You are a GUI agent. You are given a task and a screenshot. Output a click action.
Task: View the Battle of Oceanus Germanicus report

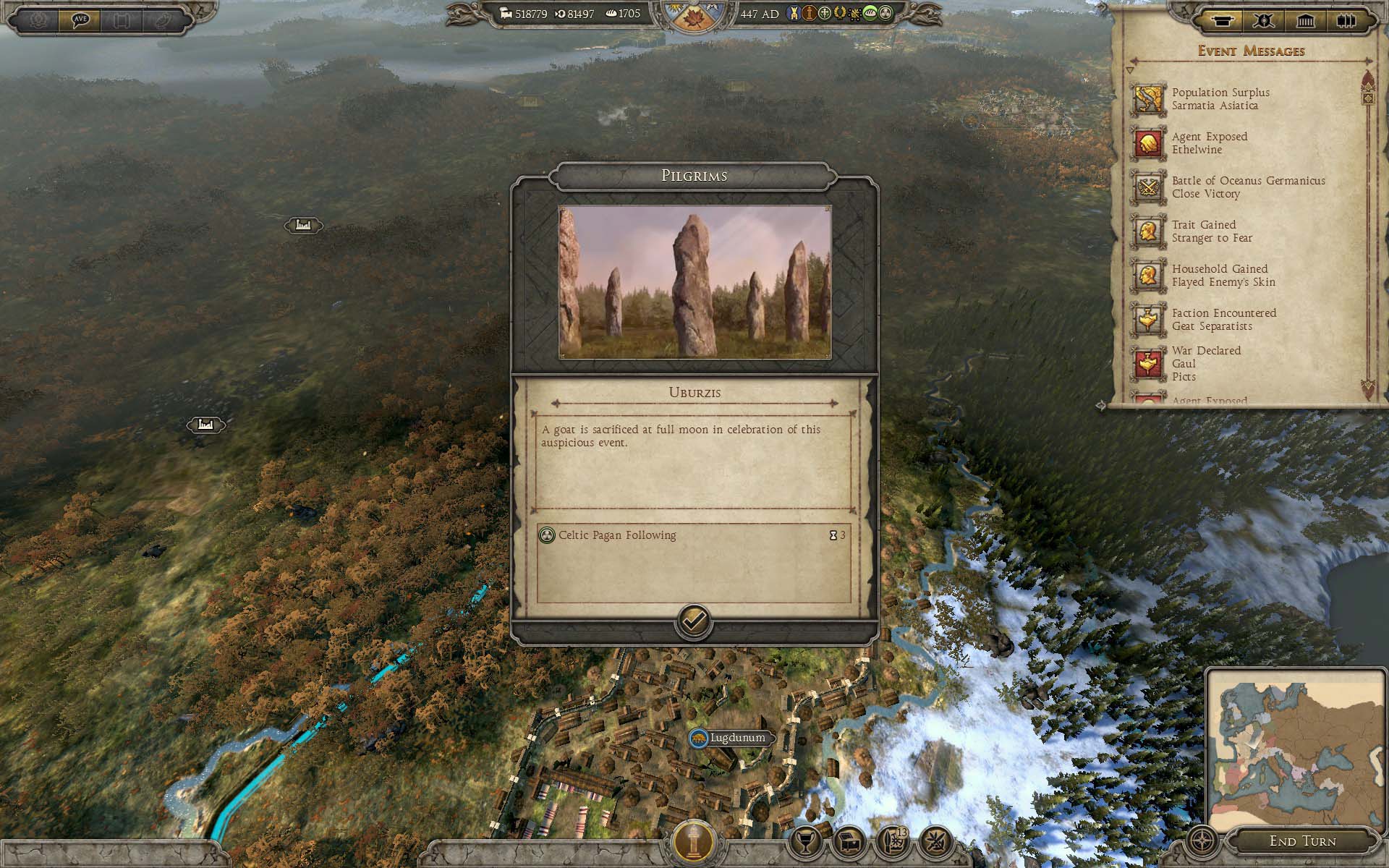tap(1248, 187)
